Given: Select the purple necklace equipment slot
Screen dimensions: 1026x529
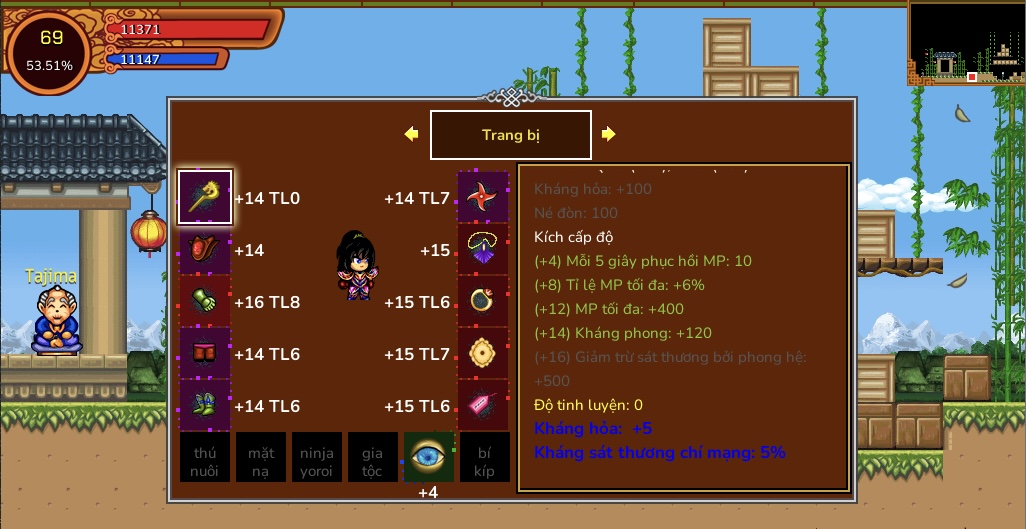Looking at the screenshot, I should click(x=484, y=249).
